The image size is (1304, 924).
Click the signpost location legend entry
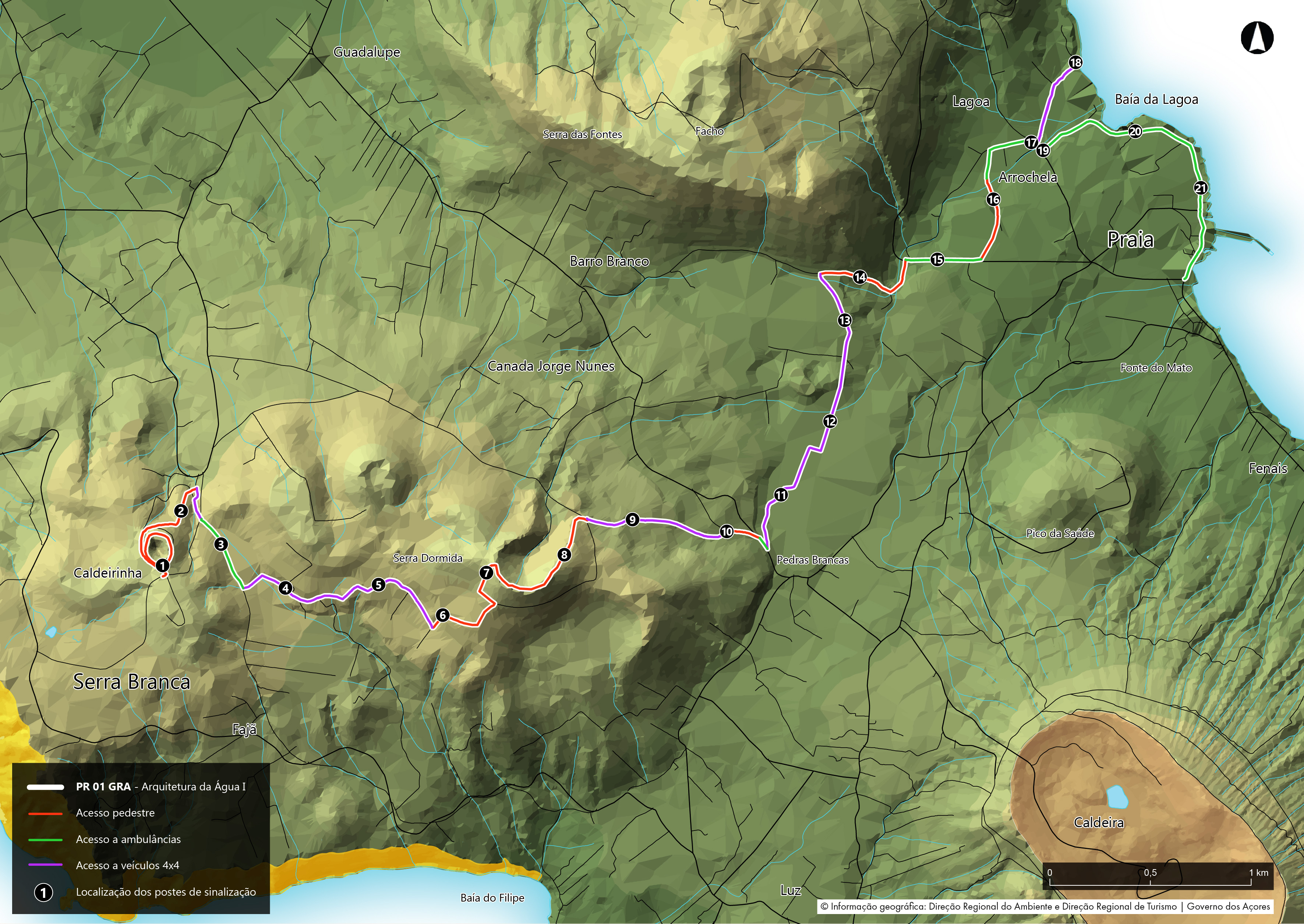(x=166, y=892)
